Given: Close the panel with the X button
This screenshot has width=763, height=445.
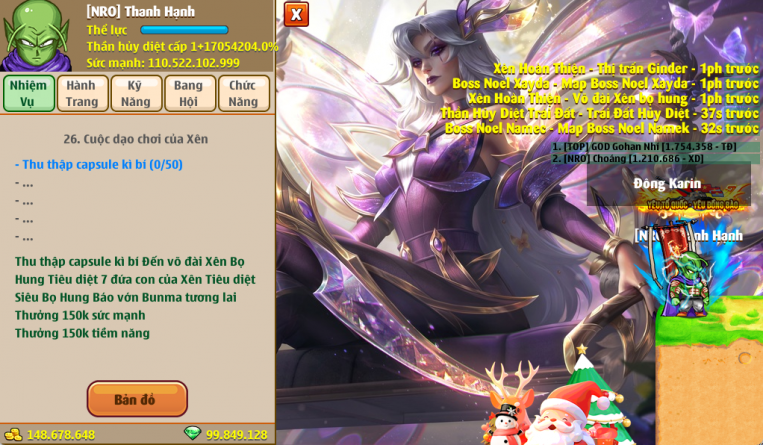Looking at the screenshot, I should click(x=296, y=14).
